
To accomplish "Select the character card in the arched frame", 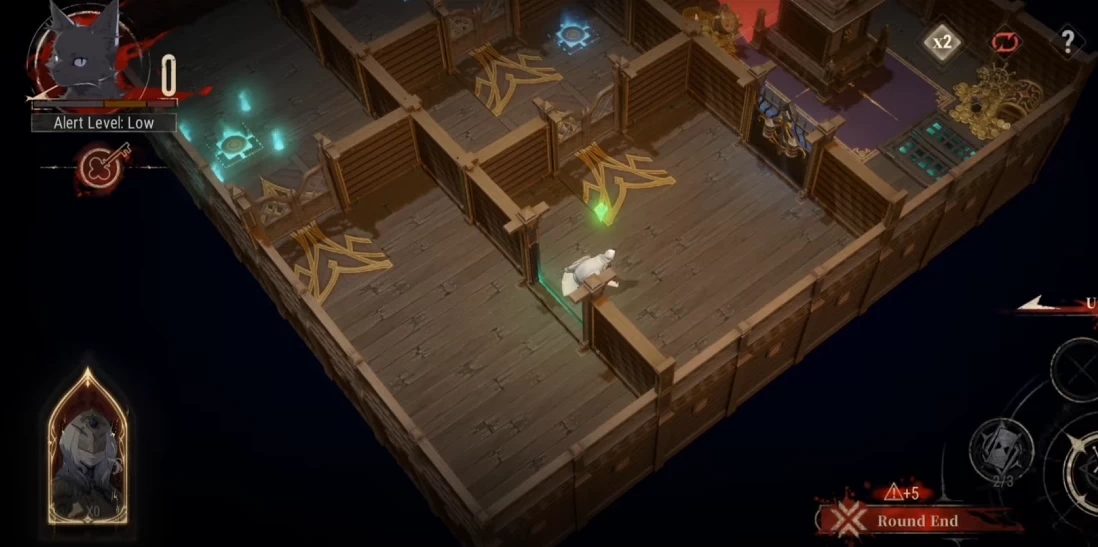I will click(x=87, y=449).
